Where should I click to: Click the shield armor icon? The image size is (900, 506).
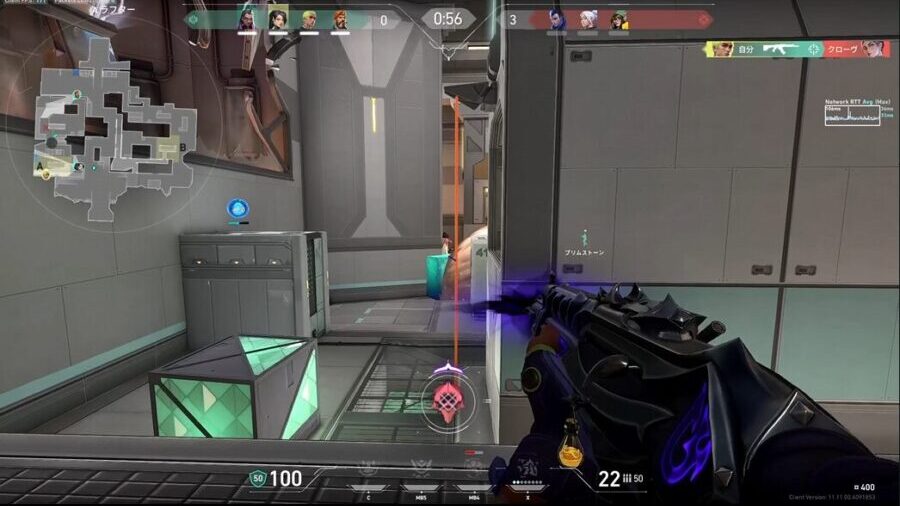point(257,479)
